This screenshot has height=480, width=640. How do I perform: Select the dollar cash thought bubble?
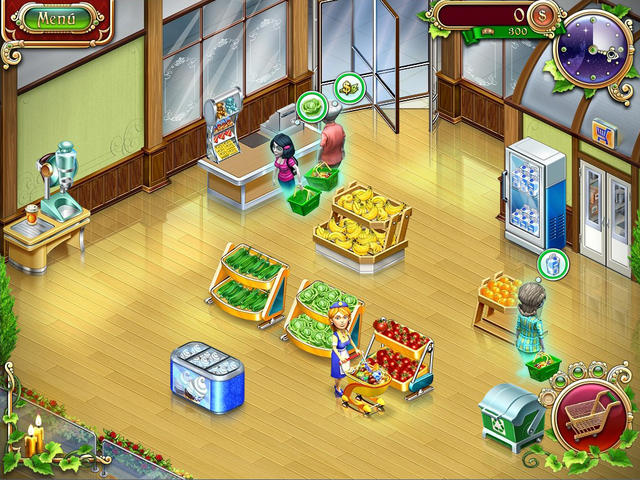[348, 86]
